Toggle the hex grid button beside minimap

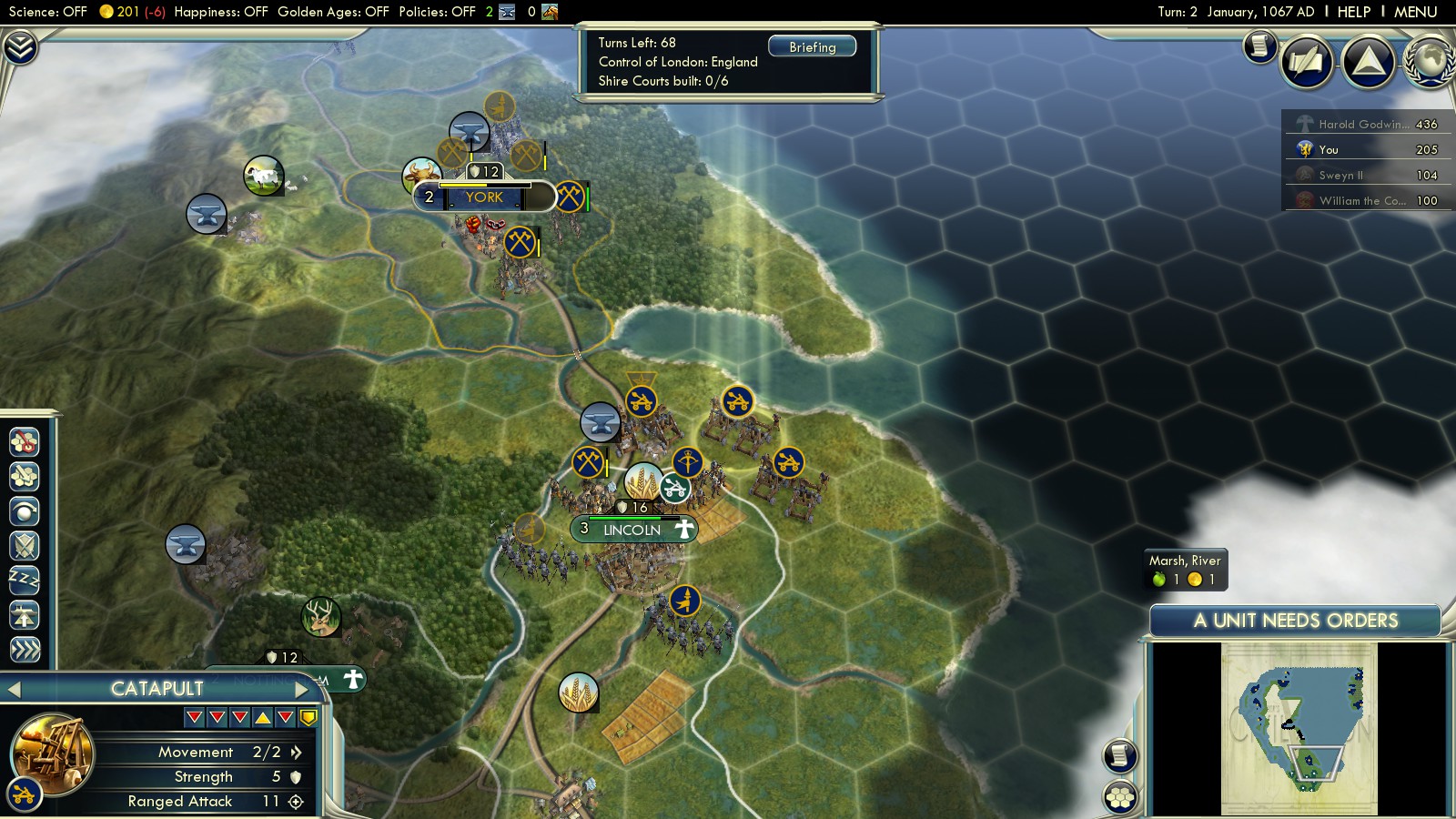(x=1120, y=797)
